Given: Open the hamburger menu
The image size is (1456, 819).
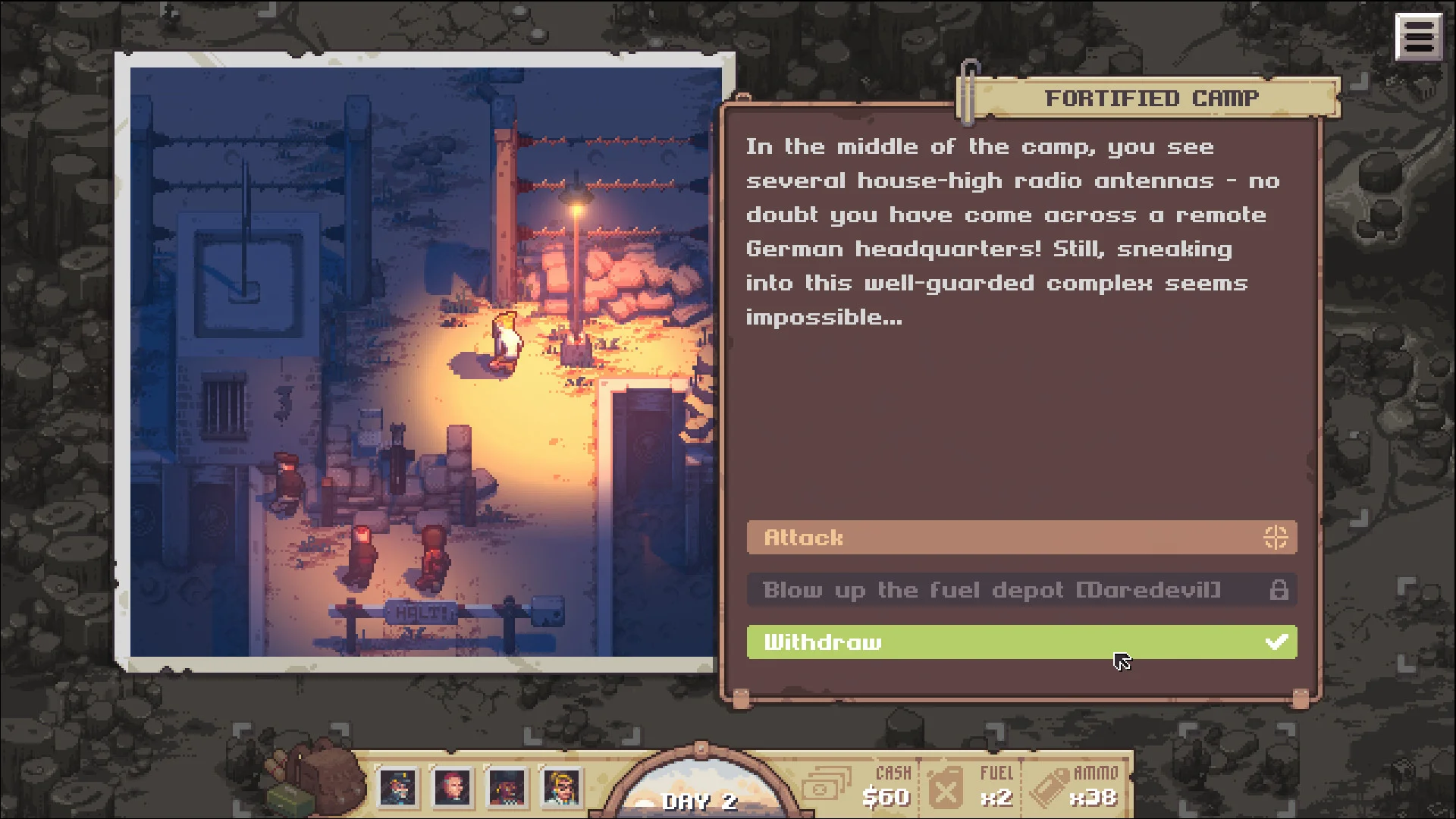Looking at the screenshot, I should [x=1417, y=36].
